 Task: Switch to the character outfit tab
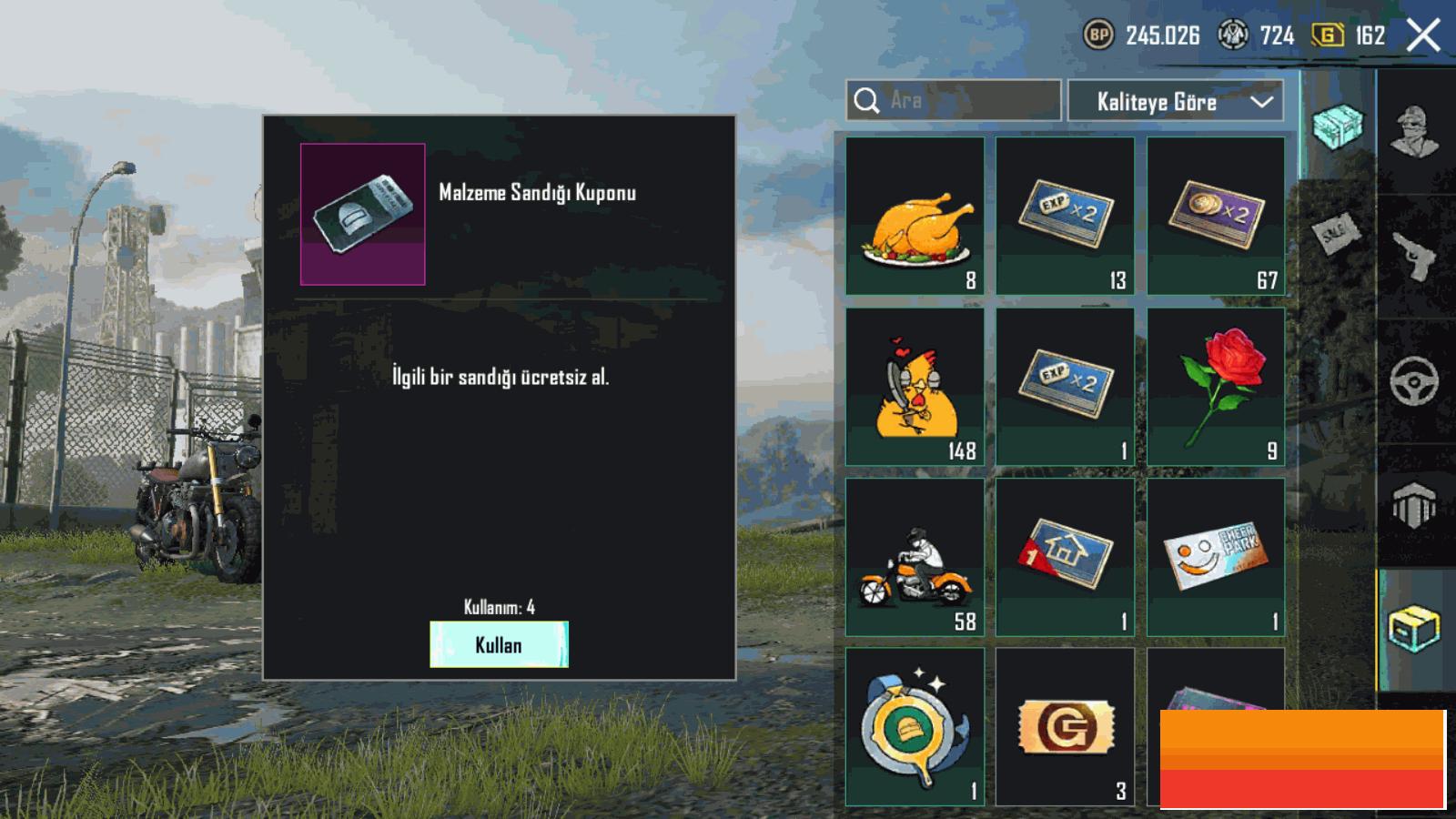(1415, 132)
